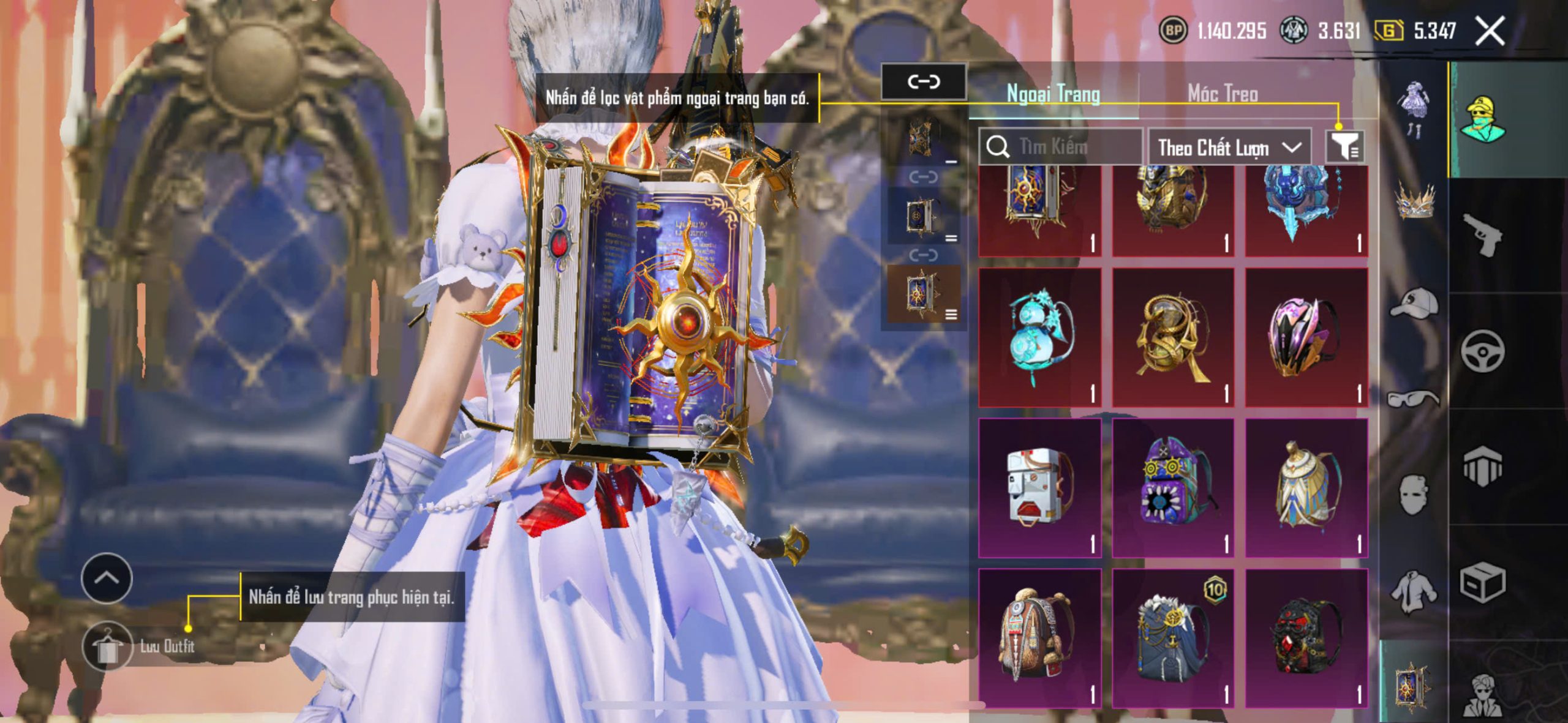Choose the tribal fur backpack skin

(1040, 638)
